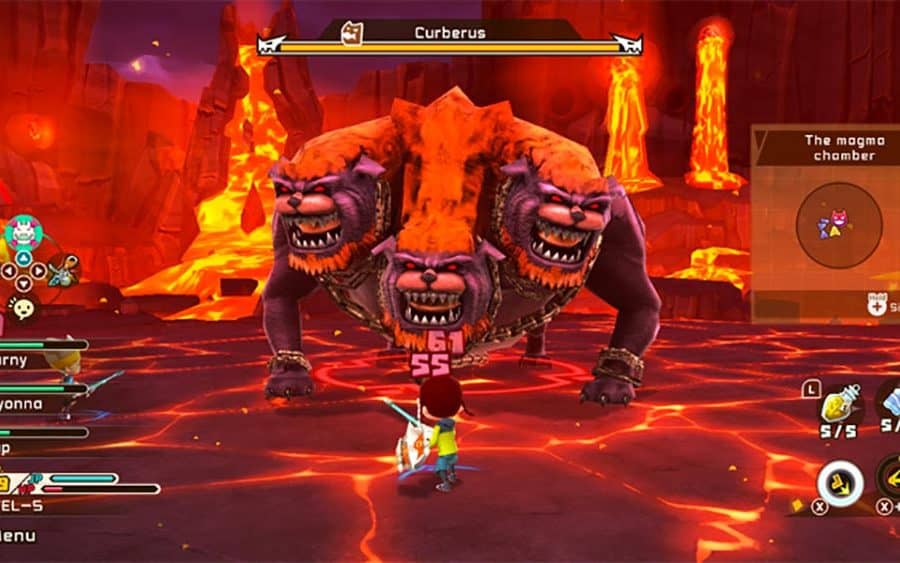Open the Menu label
Viewport: 900px width, 563px height.
coord(17,536)
